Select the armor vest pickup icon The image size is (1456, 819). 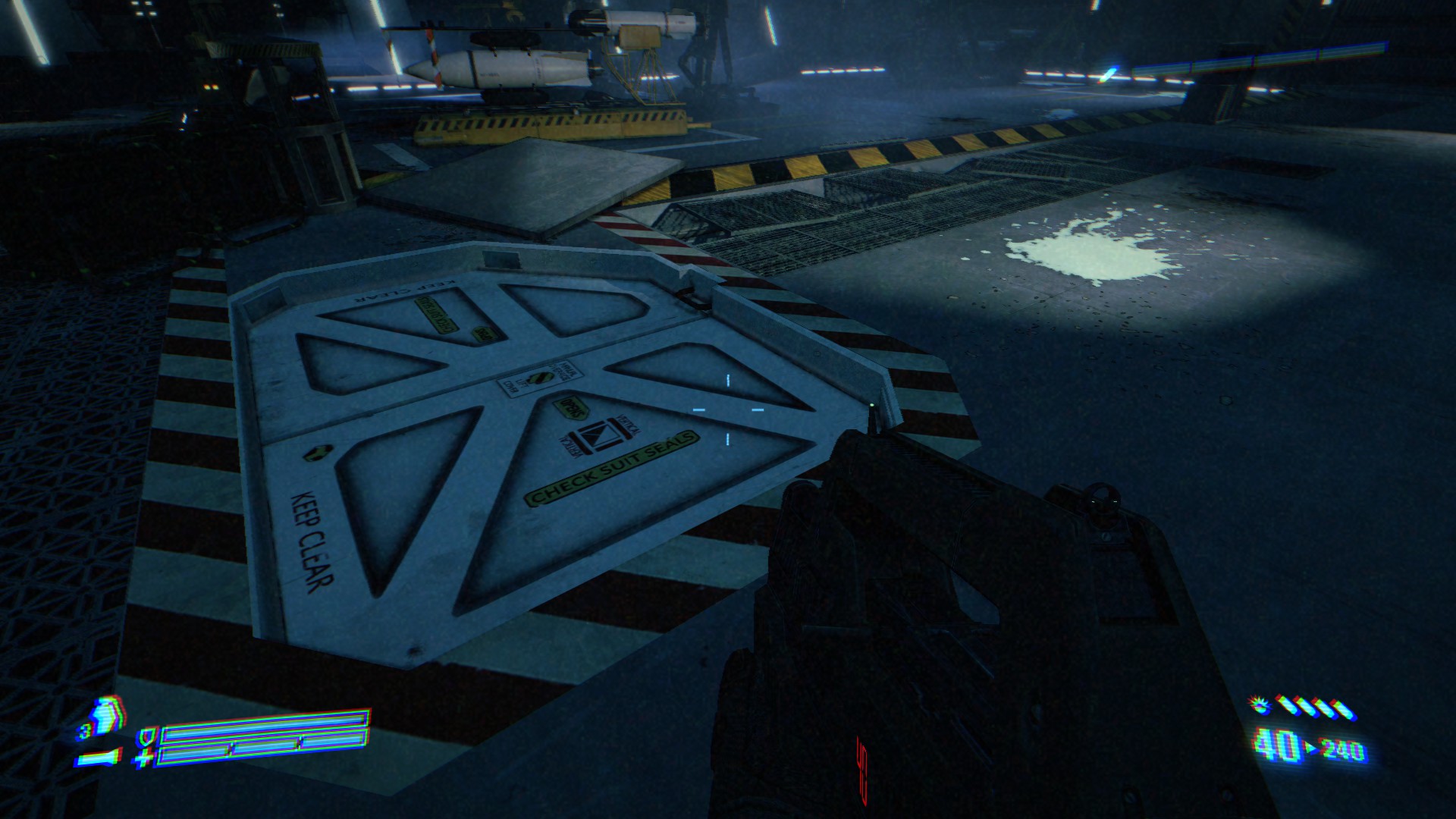pyautogui.click(x=107, y=716)
